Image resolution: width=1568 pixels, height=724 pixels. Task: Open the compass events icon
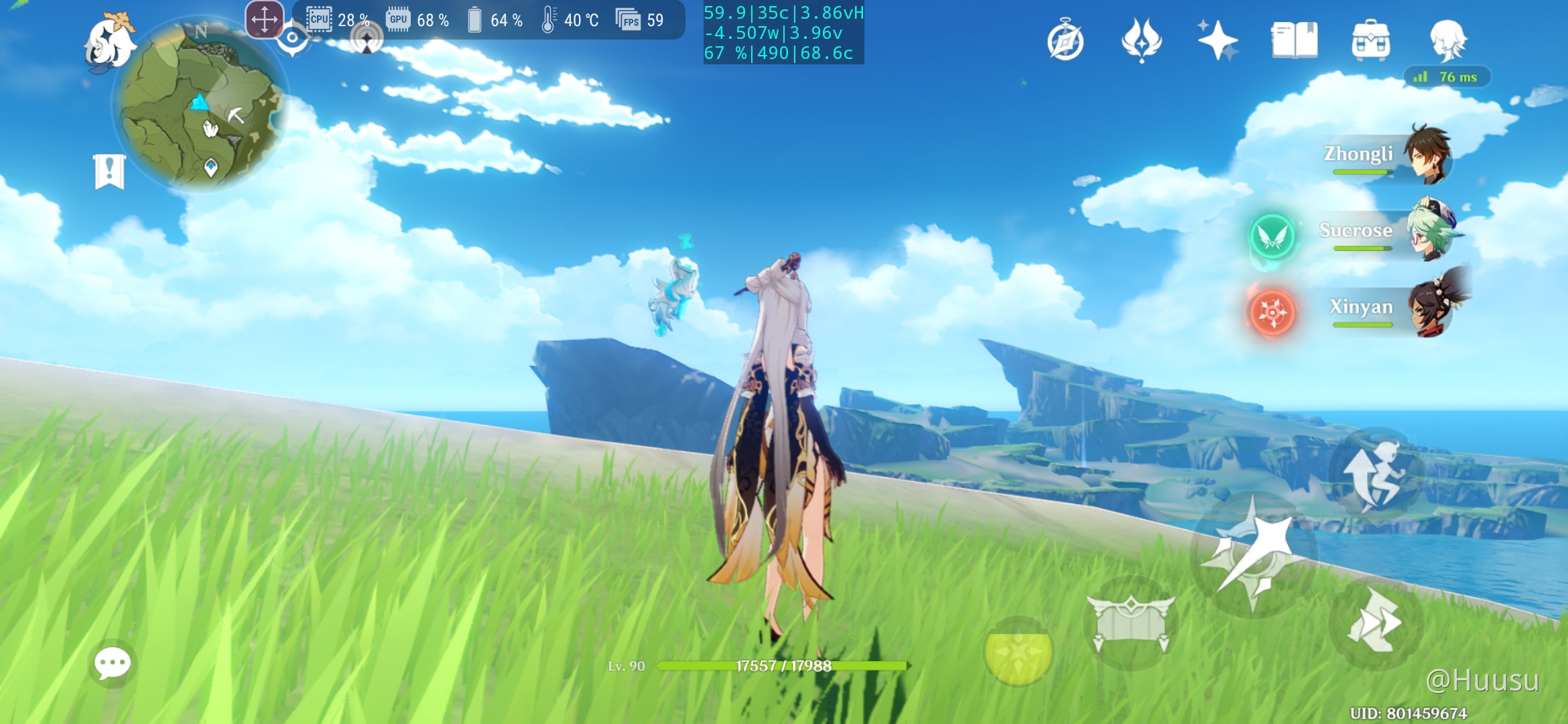click(x=1065, y=42)
